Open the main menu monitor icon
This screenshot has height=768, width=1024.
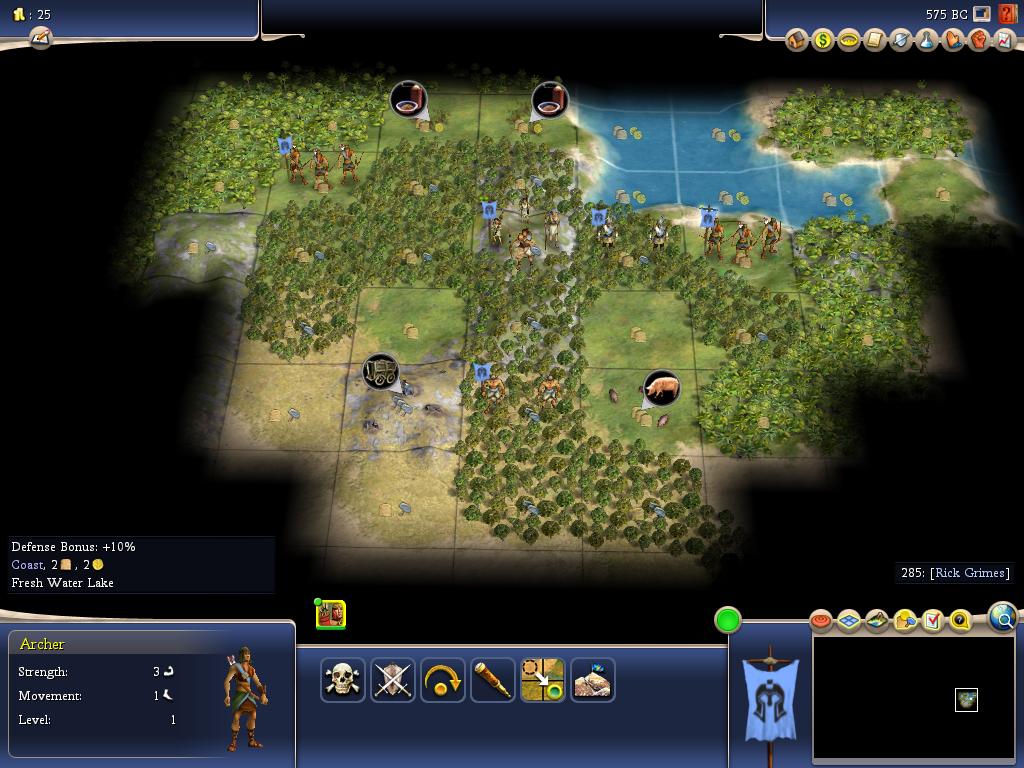[x=982, y=14]
